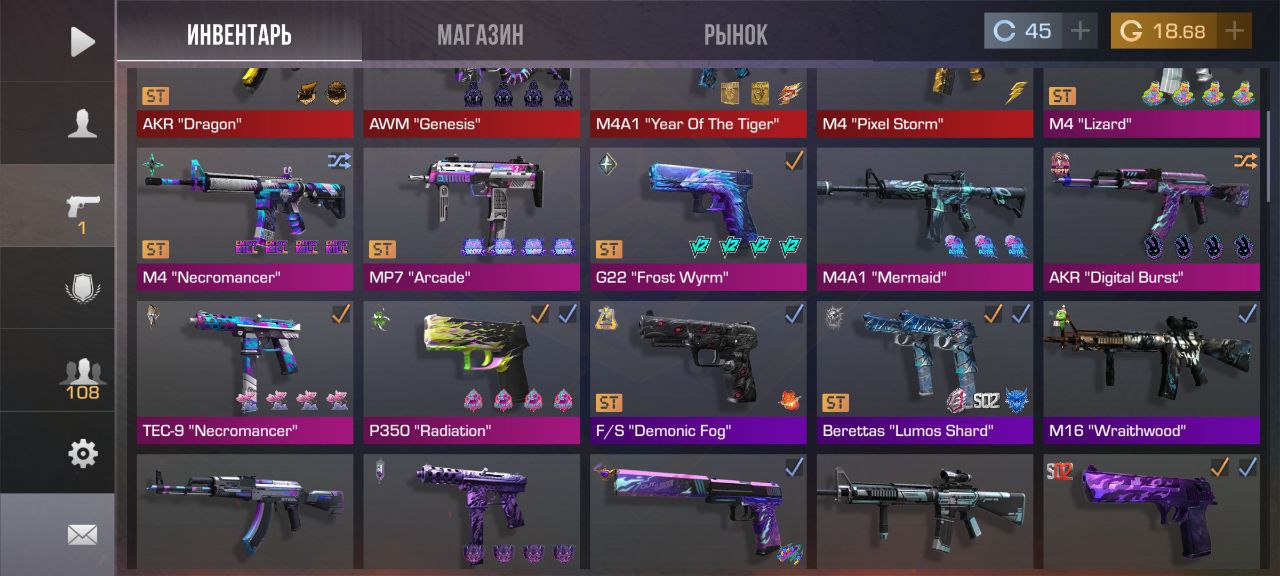Select the Инвентарь tab
The width and height of the screenshot is (1280, 576).
[239, 35]
